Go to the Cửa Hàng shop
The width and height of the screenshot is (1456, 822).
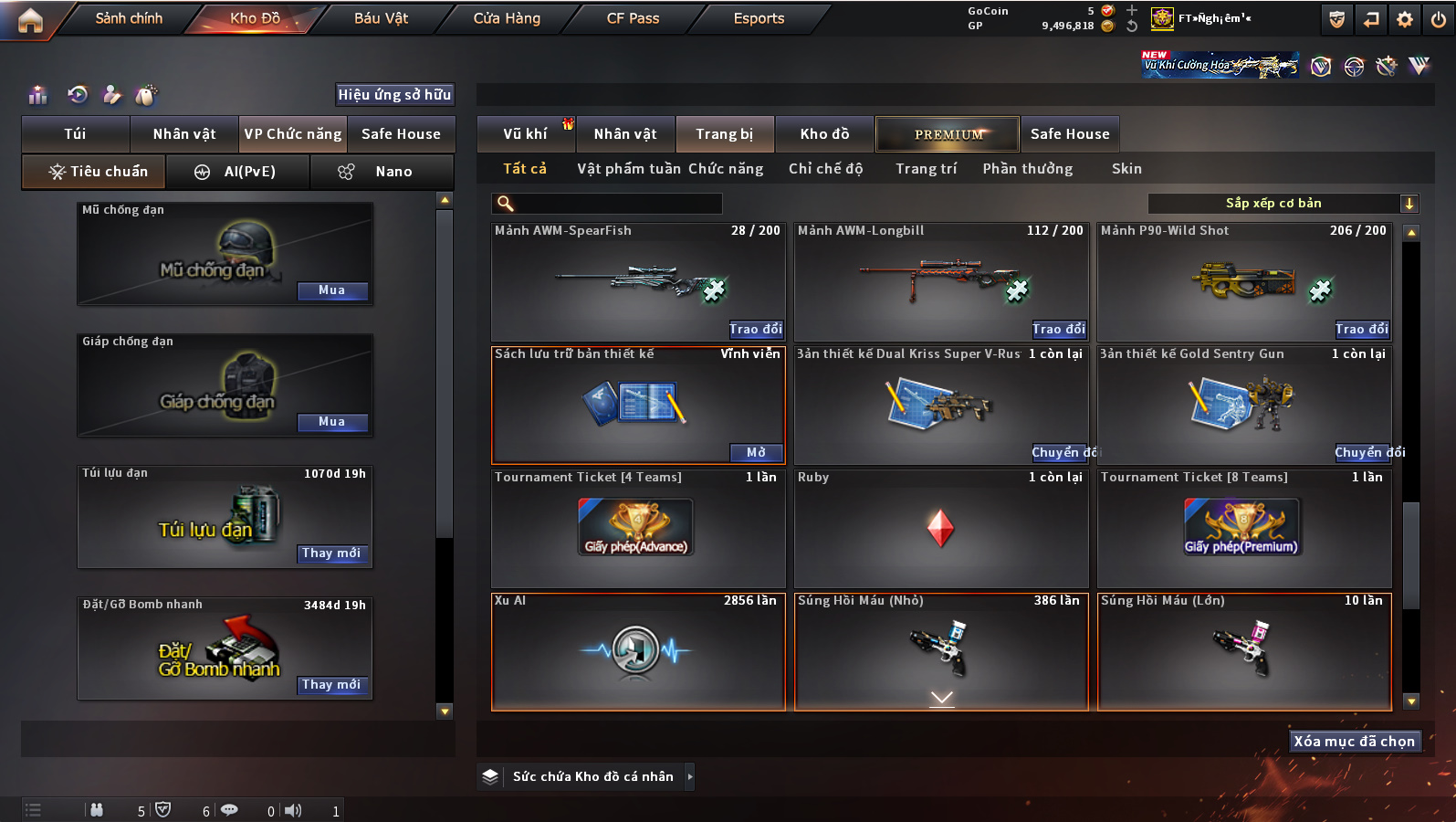pyautogui.click(x=507, y=18)
